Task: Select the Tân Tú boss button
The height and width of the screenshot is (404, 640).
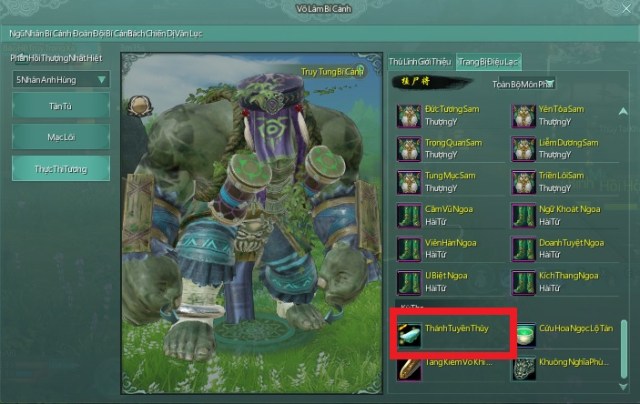Action: point(61,105)
